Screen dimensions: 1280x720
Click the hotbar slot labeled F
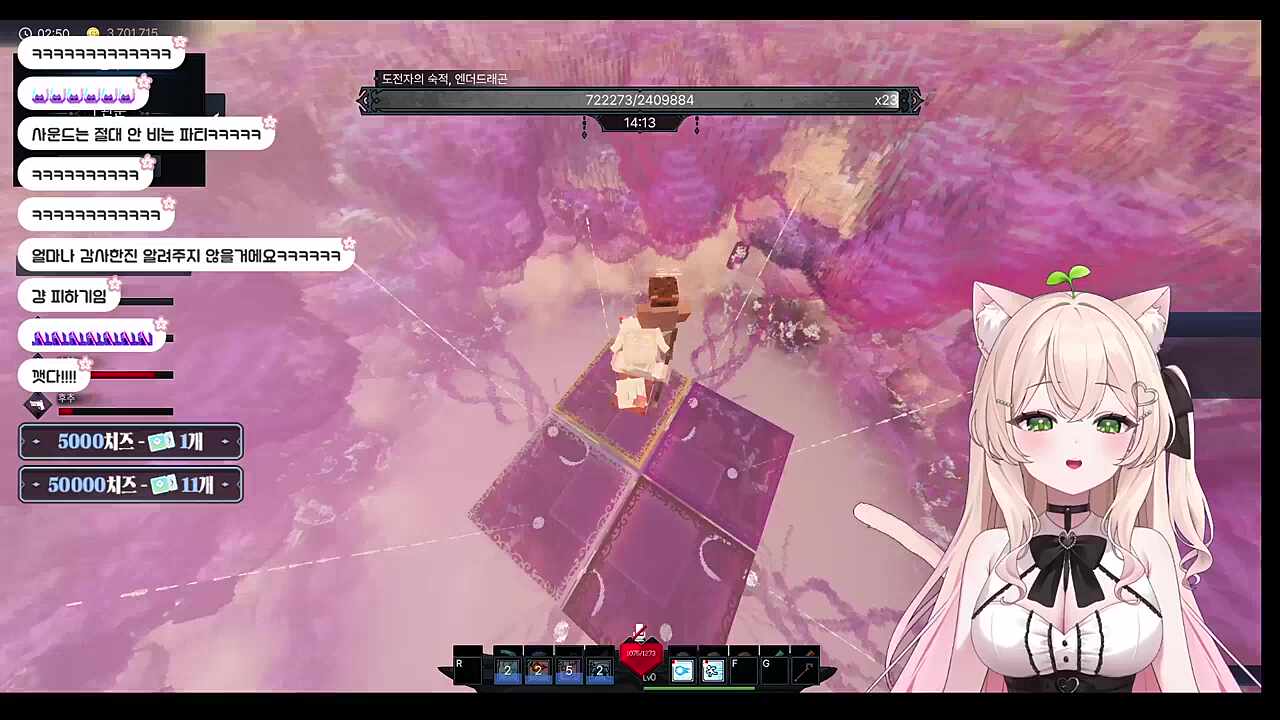pyautogui.click(x=743, y=669)
